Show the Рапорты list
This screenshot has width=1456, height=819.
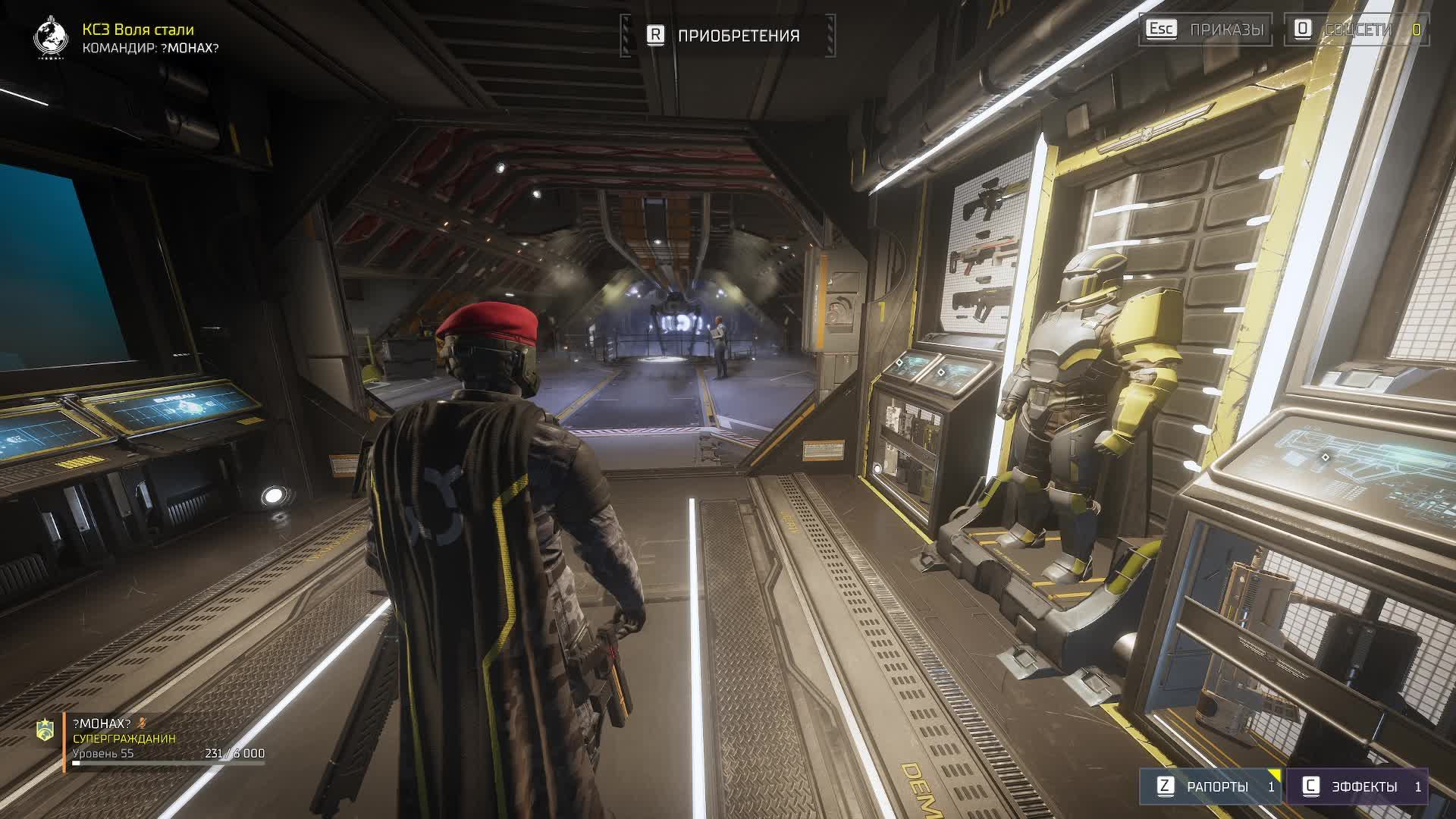pyautogui.click(x=1210, y=786)
